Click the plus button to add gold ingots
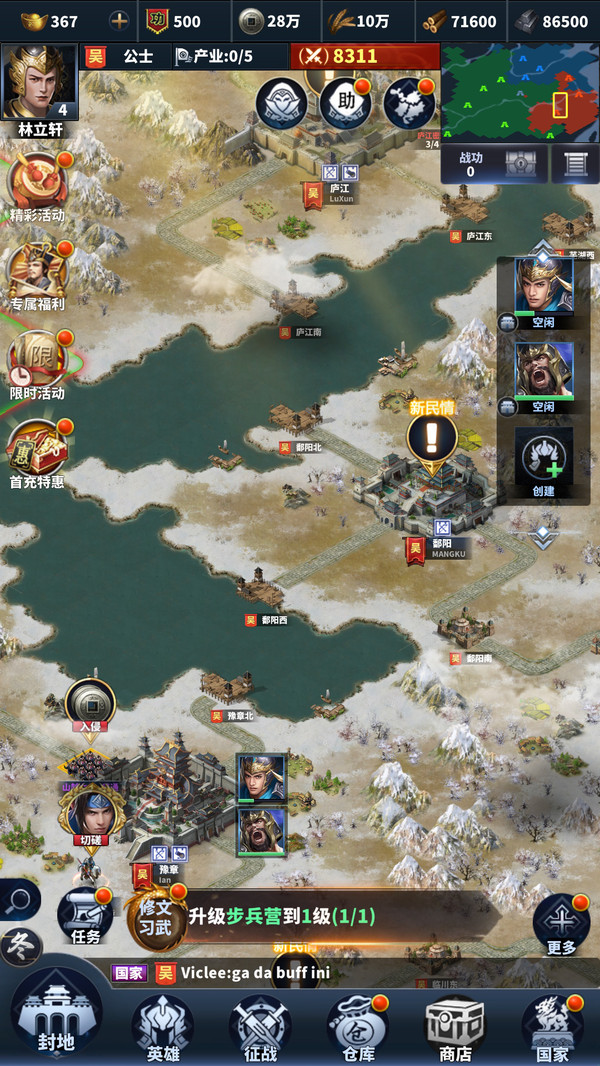Image resolution: width=600 pixels, height=1066 pixels. (x=119, y=21)
